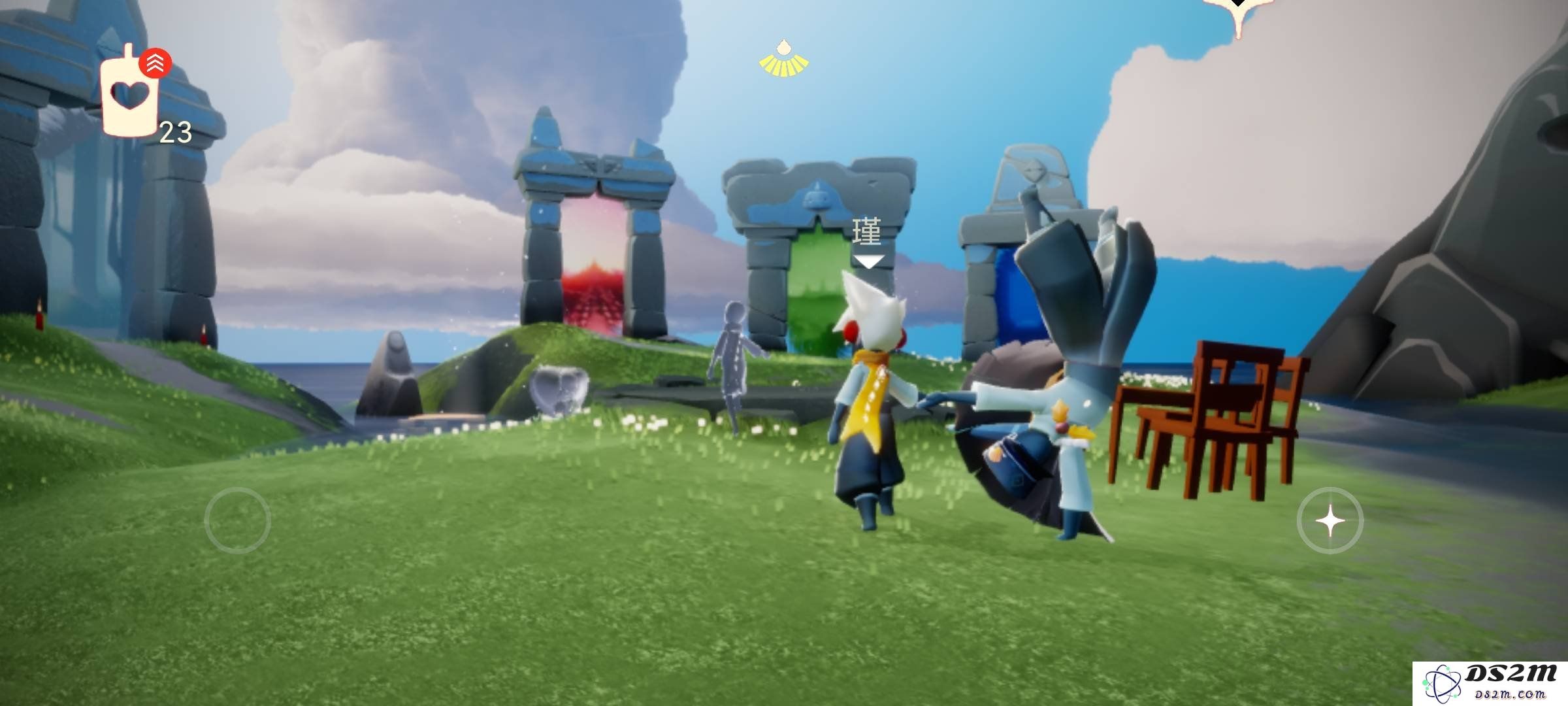Screen dimensions: 1568x706
Task: Activate the sparkle call button
Action: pos(1330,520)
